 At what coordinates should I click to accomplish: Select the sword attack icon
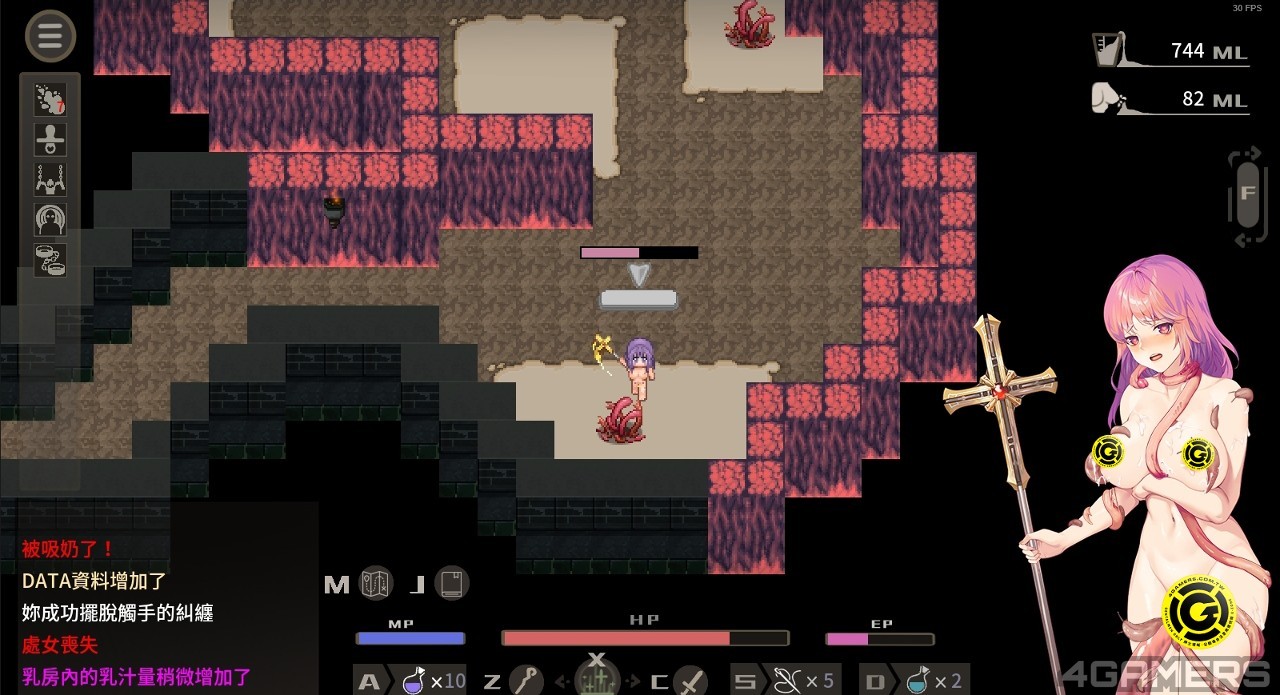coord(690,681)
